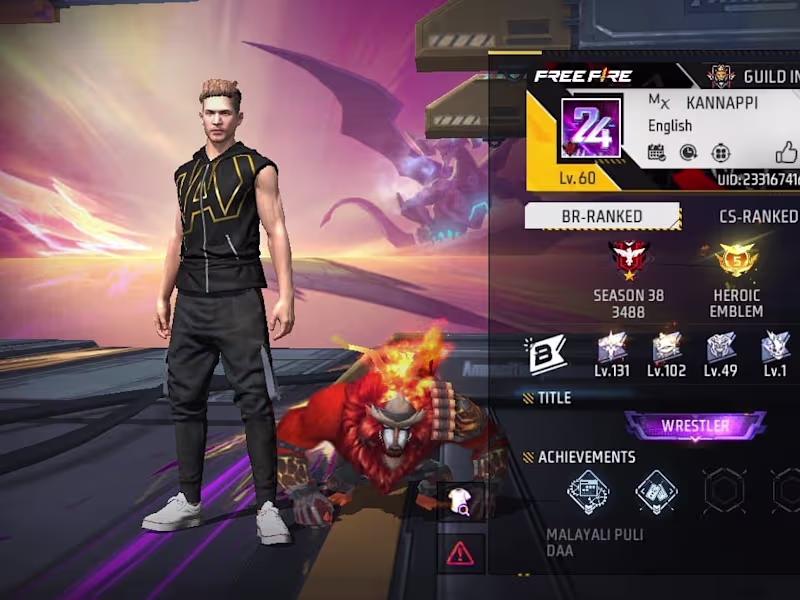Inspect the dog tags achievement icon
This screenshot has width=800, height=600.
(x=656, y=491)
